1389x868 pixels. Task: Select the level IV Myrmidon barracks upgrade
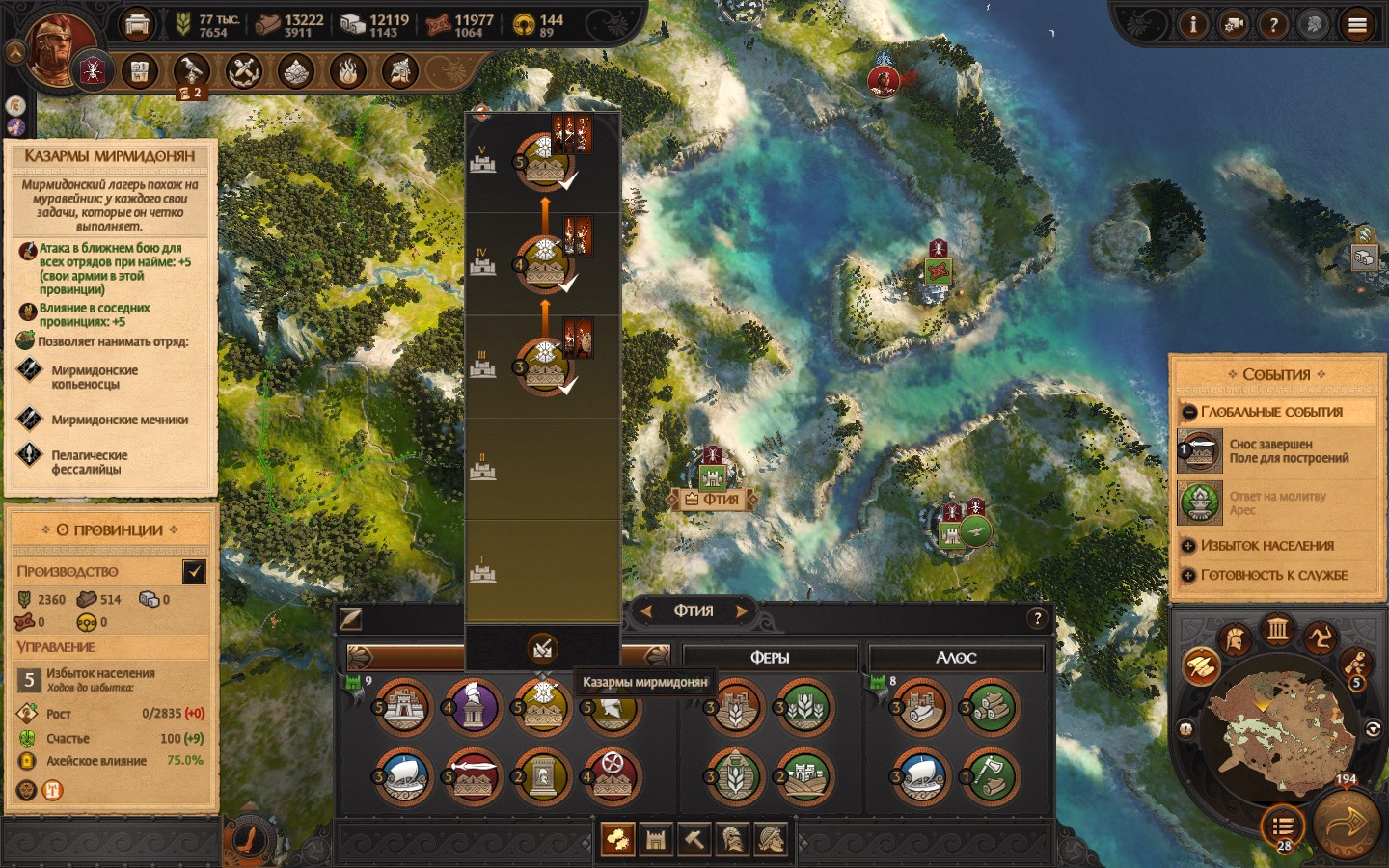pyautogui.click(x=543, y=263)
